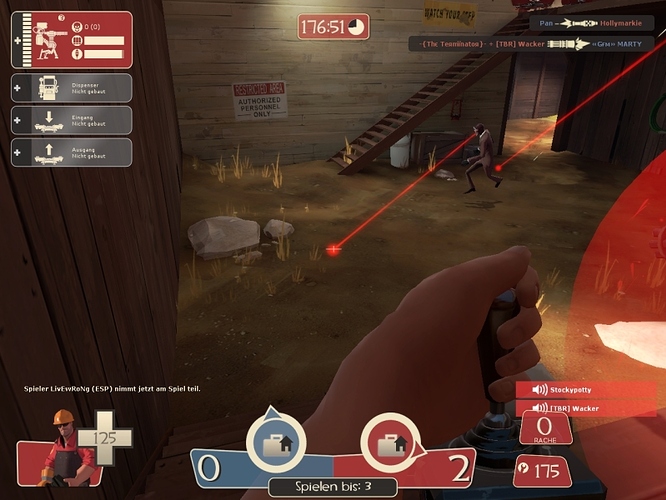Click the red team intelligence briefcase icon
Viewport: 666px width, 500px height.
(x=389, y=441)
